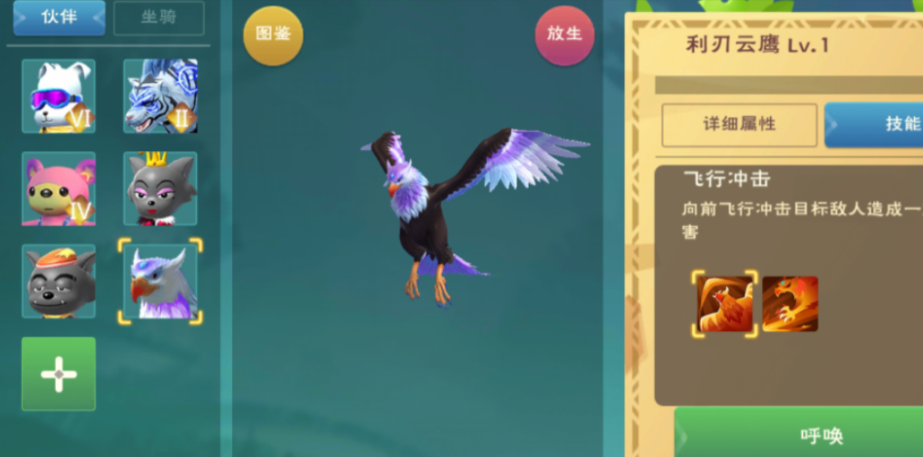This screenshot has width=923, height=457.
Task: Choose the purple eagle companion portrait
Action: coord(160,281)
